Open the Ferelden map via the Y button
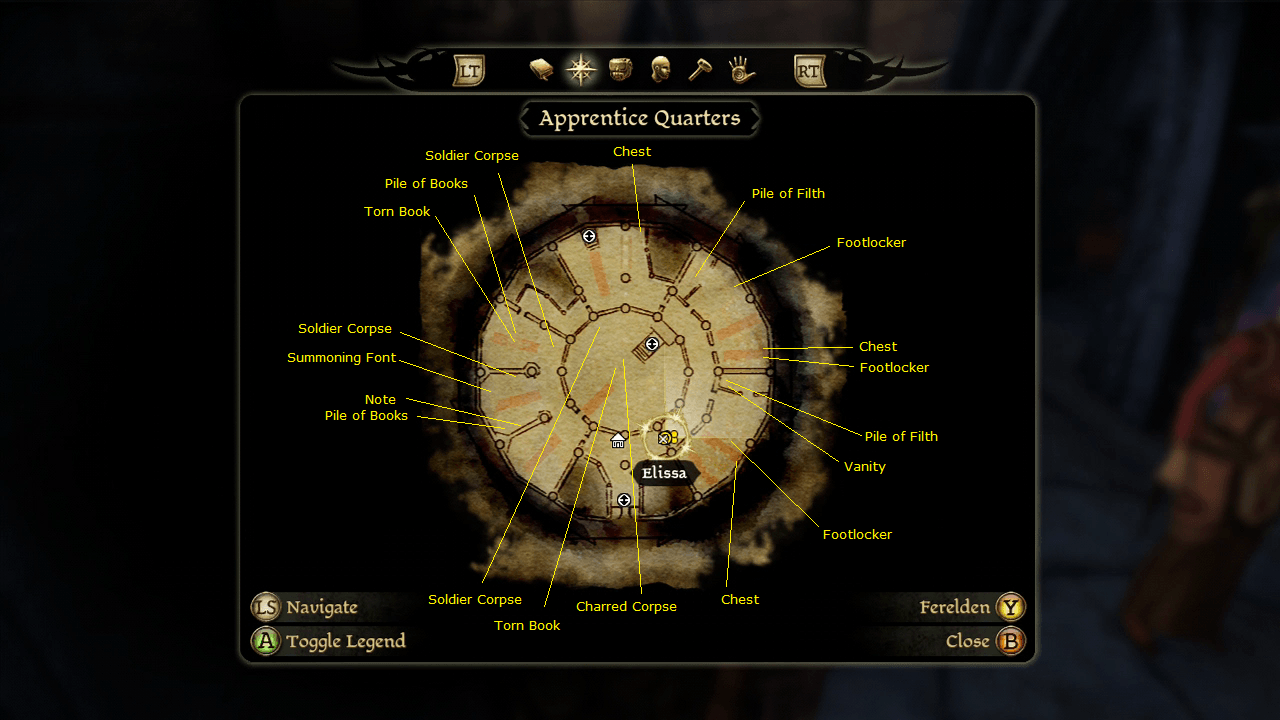 click(1010, 606)
